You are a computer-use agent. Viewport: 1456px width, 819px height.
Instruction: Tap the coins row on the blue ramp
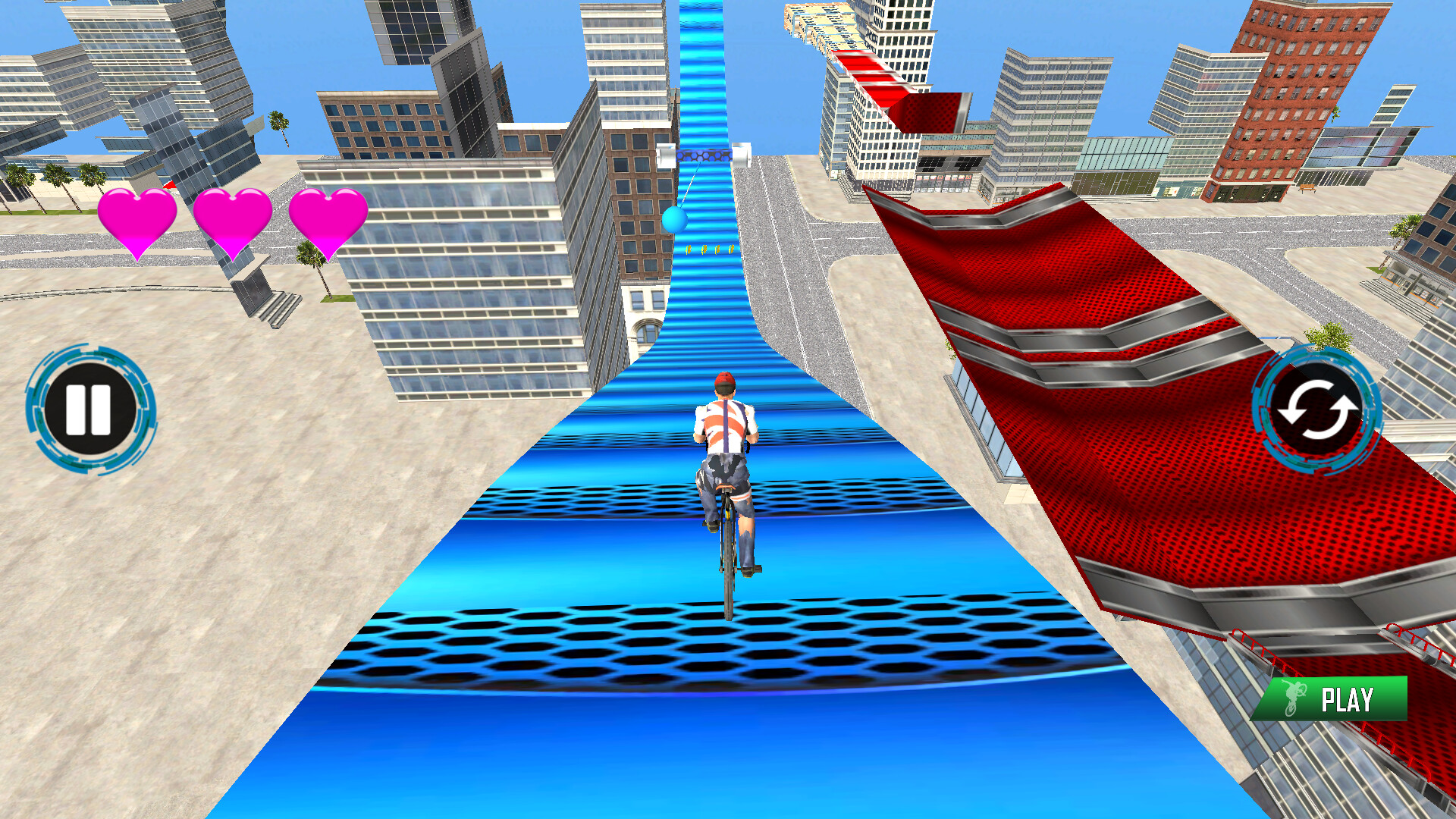coord(709,250)
